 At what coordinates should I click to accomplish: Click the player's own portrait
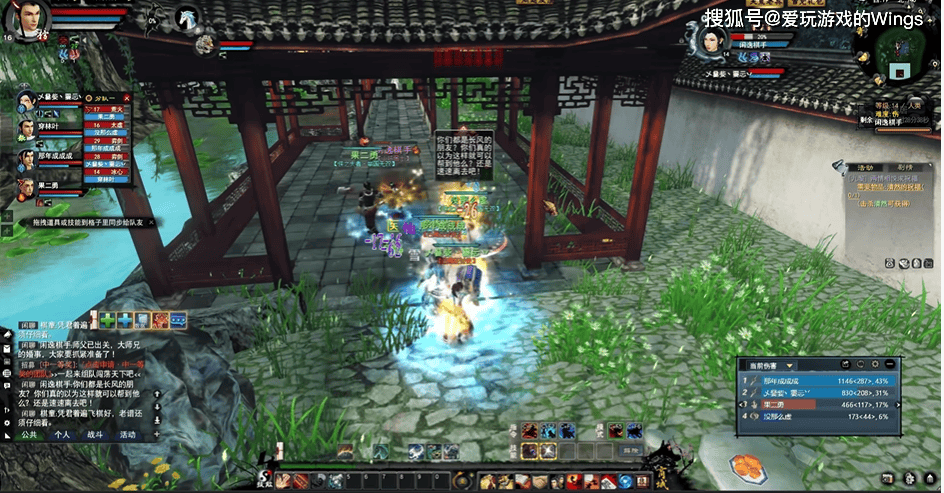pos(30,18)
